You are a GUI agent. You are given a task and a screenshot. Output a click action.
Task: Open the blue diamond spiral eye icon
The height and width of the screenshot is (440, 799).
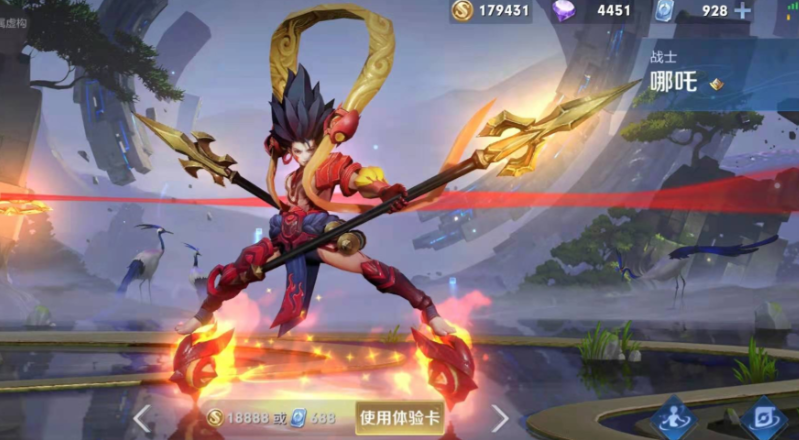coord(765,418)
